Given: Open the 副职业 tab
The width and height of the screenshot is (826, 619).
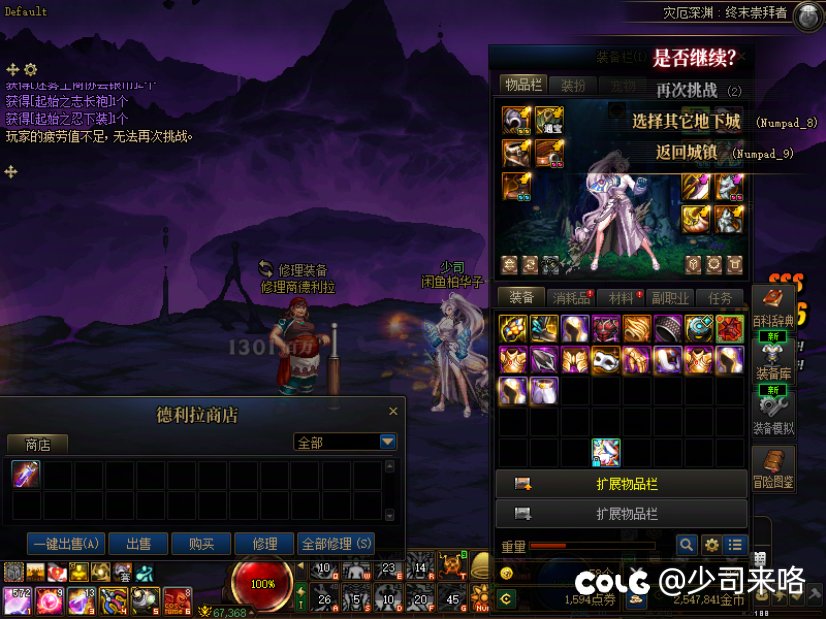Looking at the screenshot, I should [670, 297].
